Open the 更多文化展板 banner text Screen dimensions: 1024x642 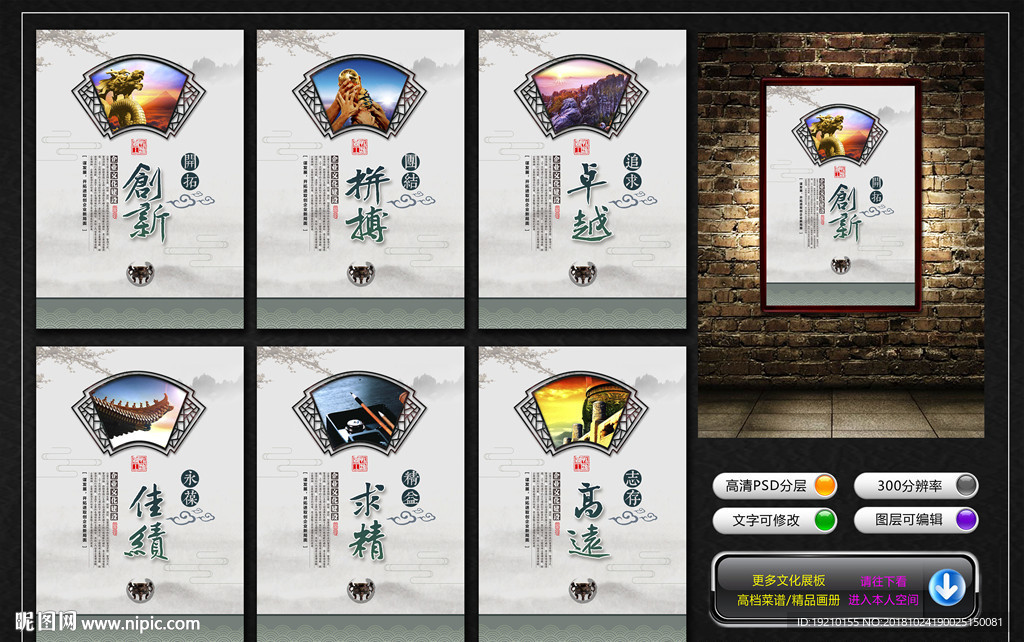tap(789, 580)
